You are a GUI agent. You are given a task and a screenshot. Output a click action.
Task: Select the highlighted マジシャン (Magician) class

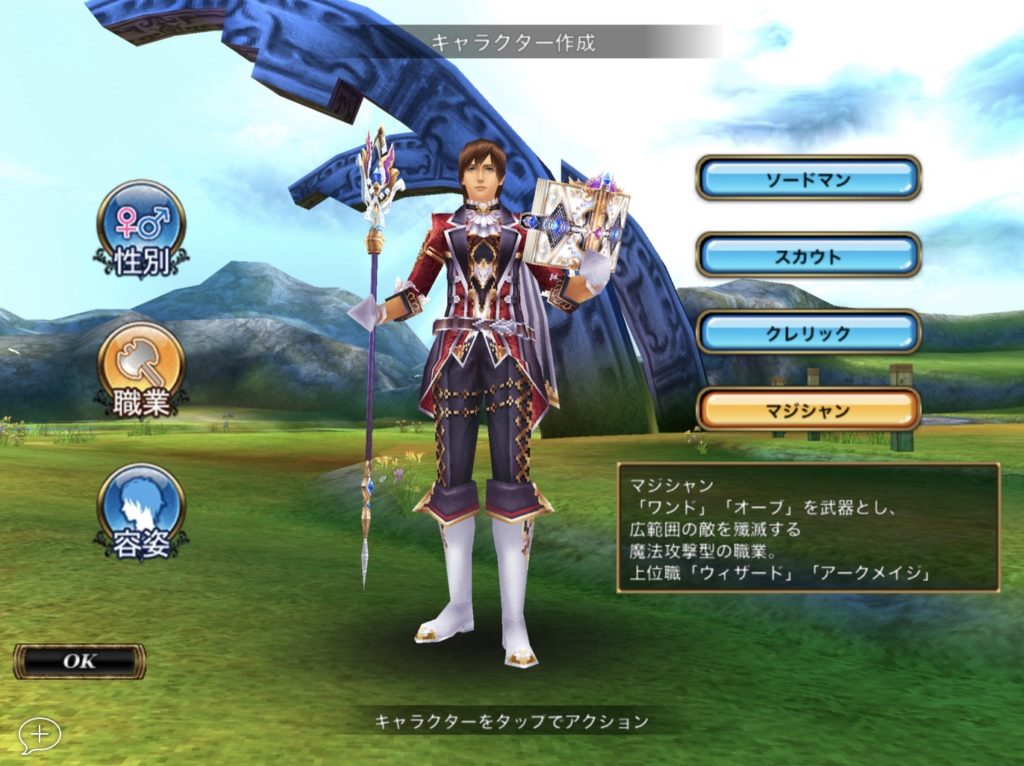point(808,409)
